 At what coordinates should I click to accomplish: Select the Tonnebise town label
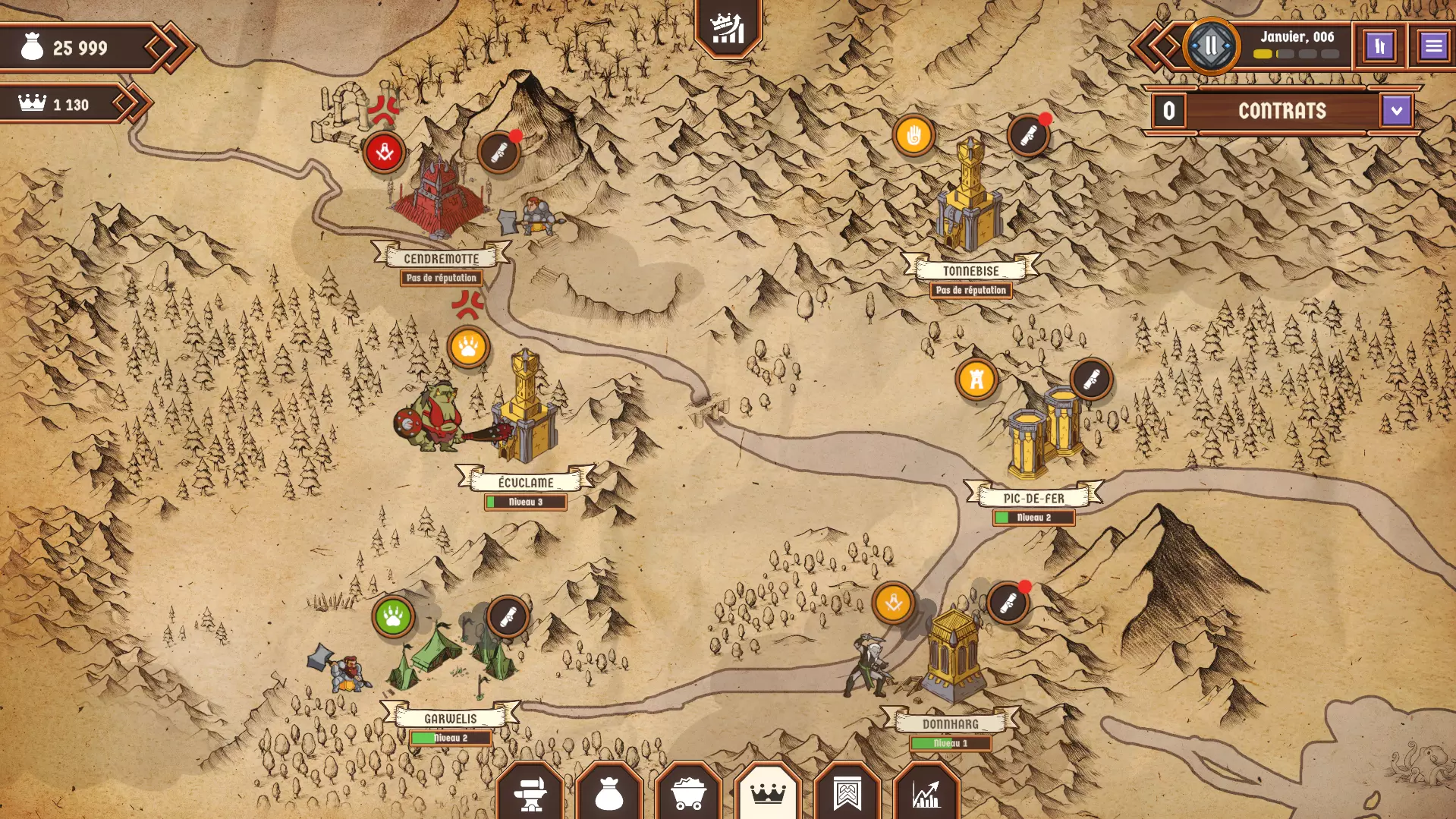point(970,270)
